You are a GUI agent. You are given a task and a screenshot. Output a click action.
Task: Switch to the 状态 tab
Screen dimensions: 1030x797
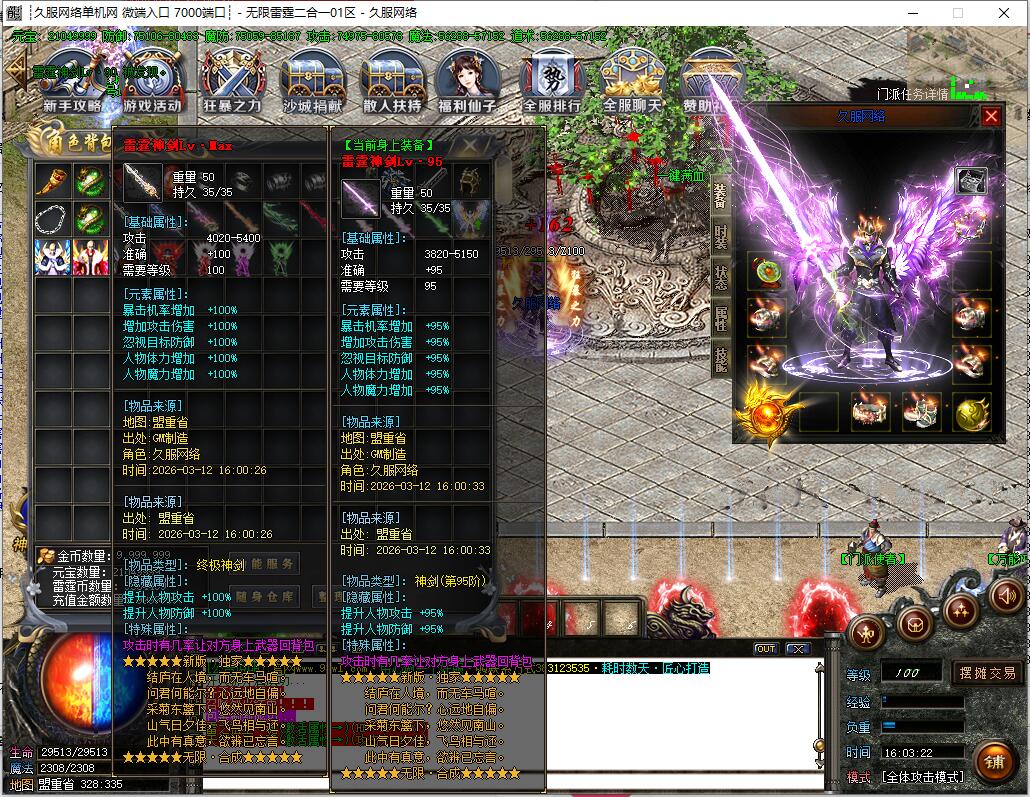pos(721,277)
